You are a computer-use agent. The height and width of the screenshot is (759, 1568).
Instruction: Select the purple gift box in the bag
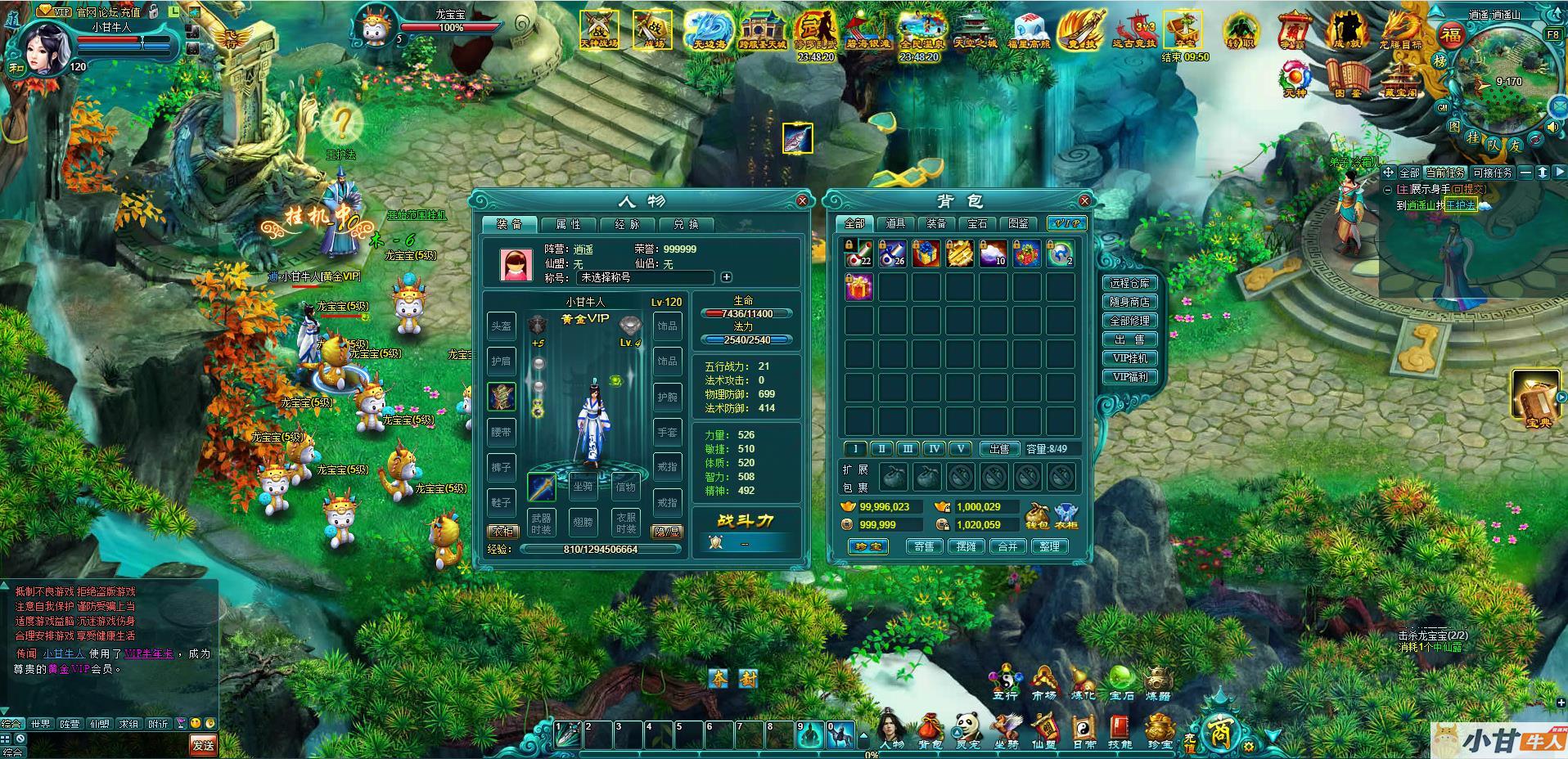pyautogui.click(x=858, y=287)
